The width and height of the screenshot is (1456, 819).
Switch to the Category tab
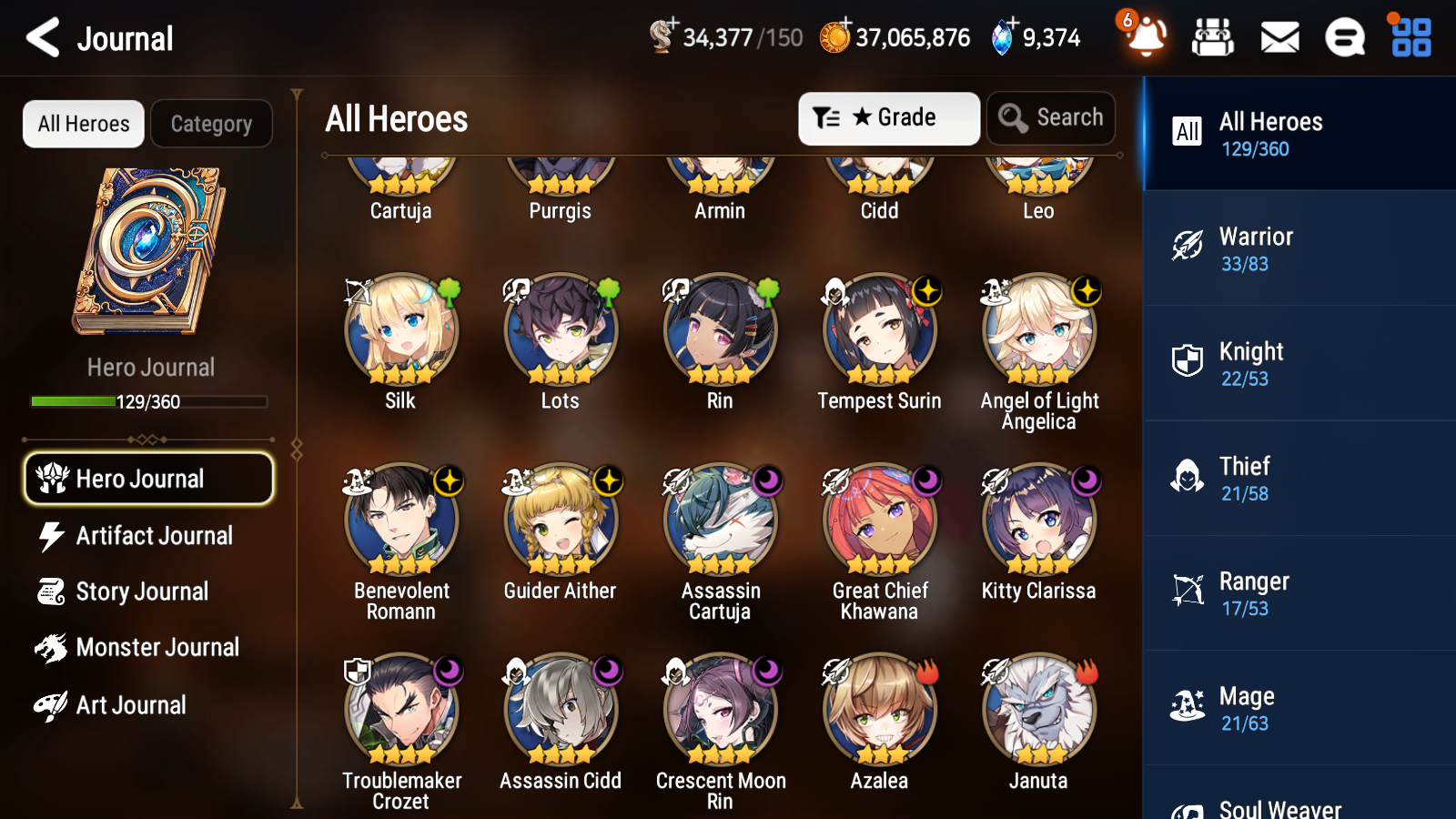click(x=211, y=124)
